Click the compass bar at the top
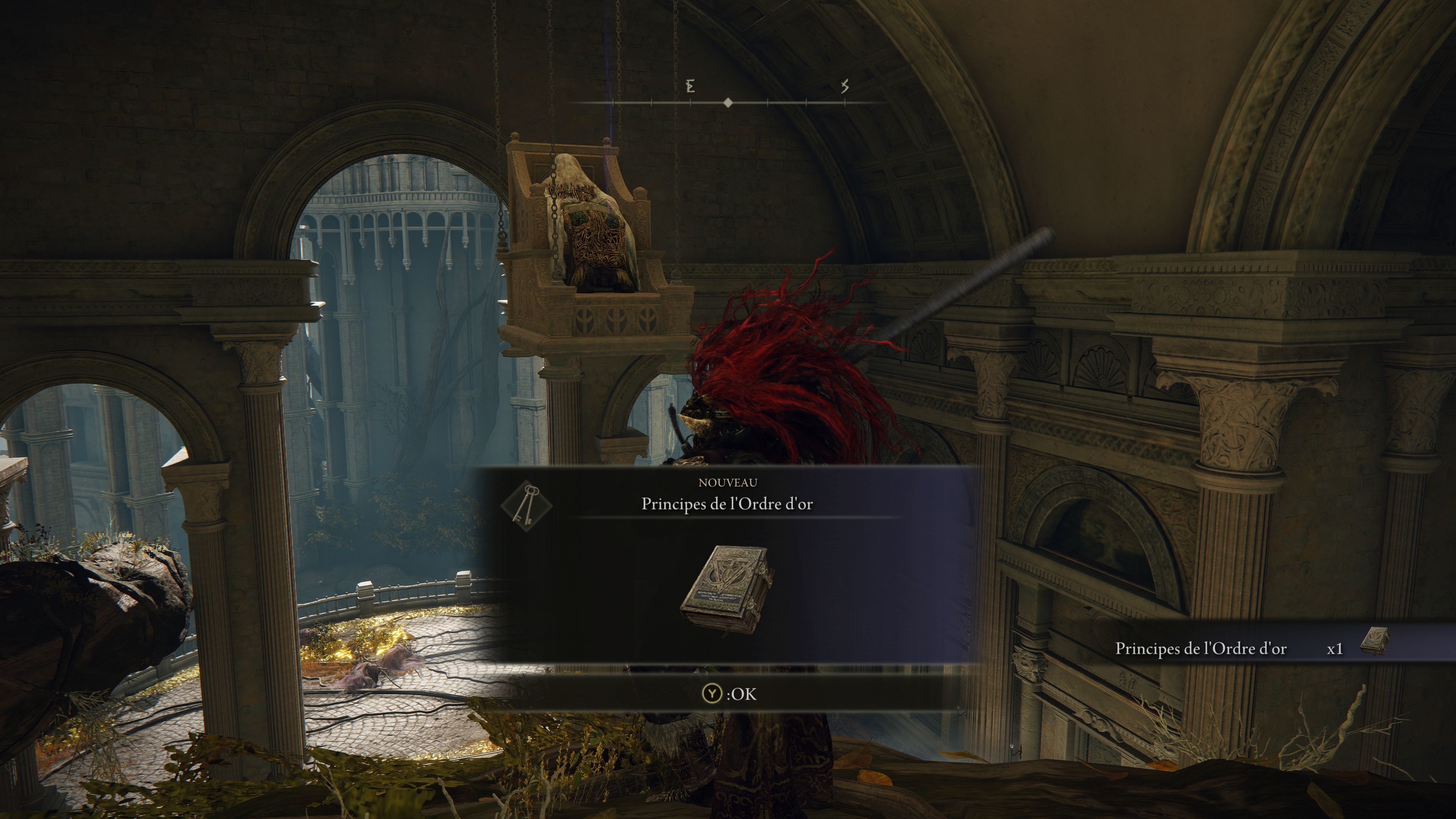 click(728, 102)
